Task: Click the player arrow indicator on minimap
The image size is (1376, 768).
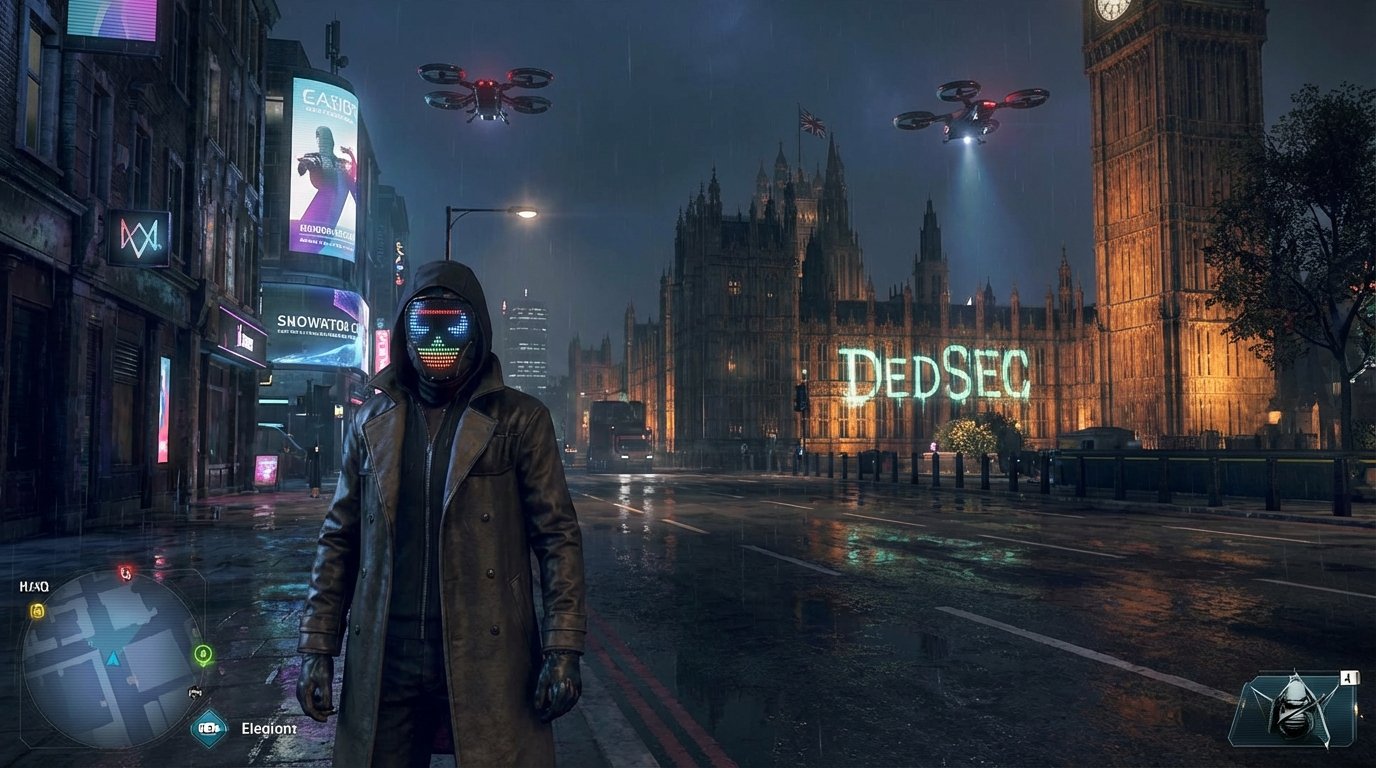Action: (112, 657)
